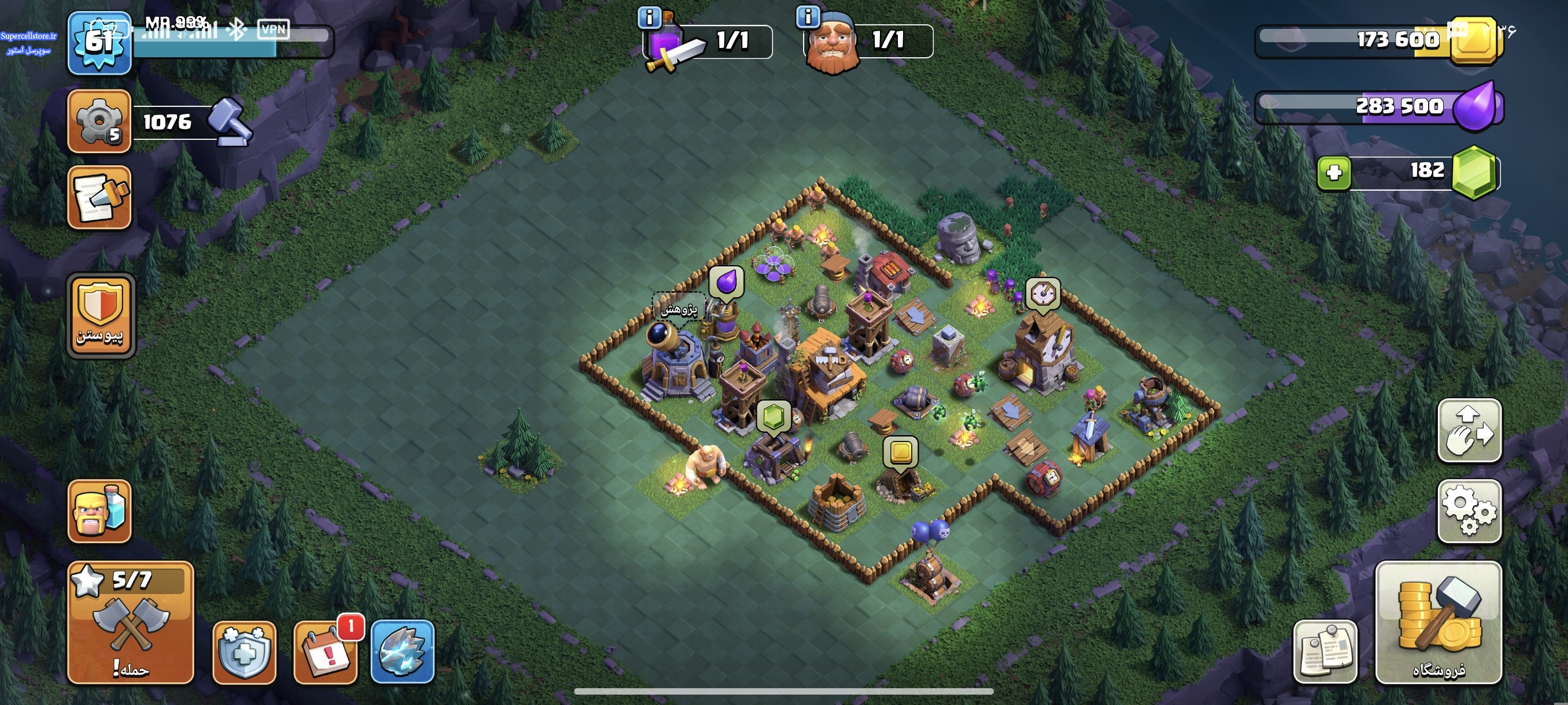Open the clan shield join button
Screen dimensions: 1568x705
click(100, 316)
